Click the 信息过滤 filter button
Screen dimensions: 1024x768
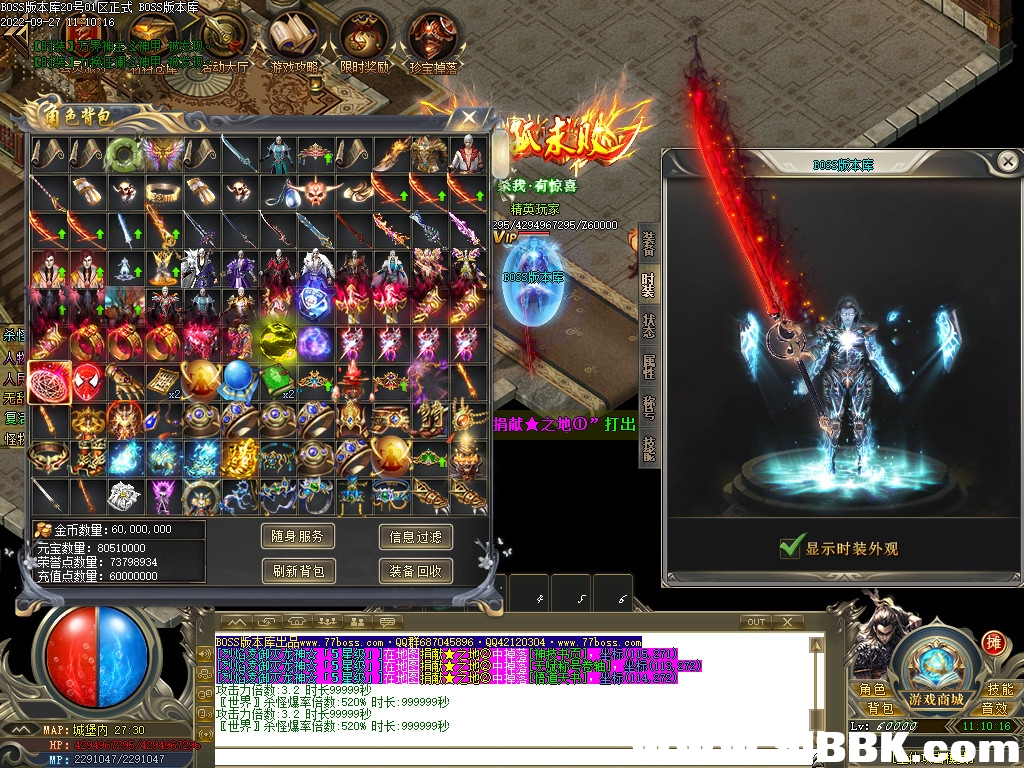coord(416,537)
